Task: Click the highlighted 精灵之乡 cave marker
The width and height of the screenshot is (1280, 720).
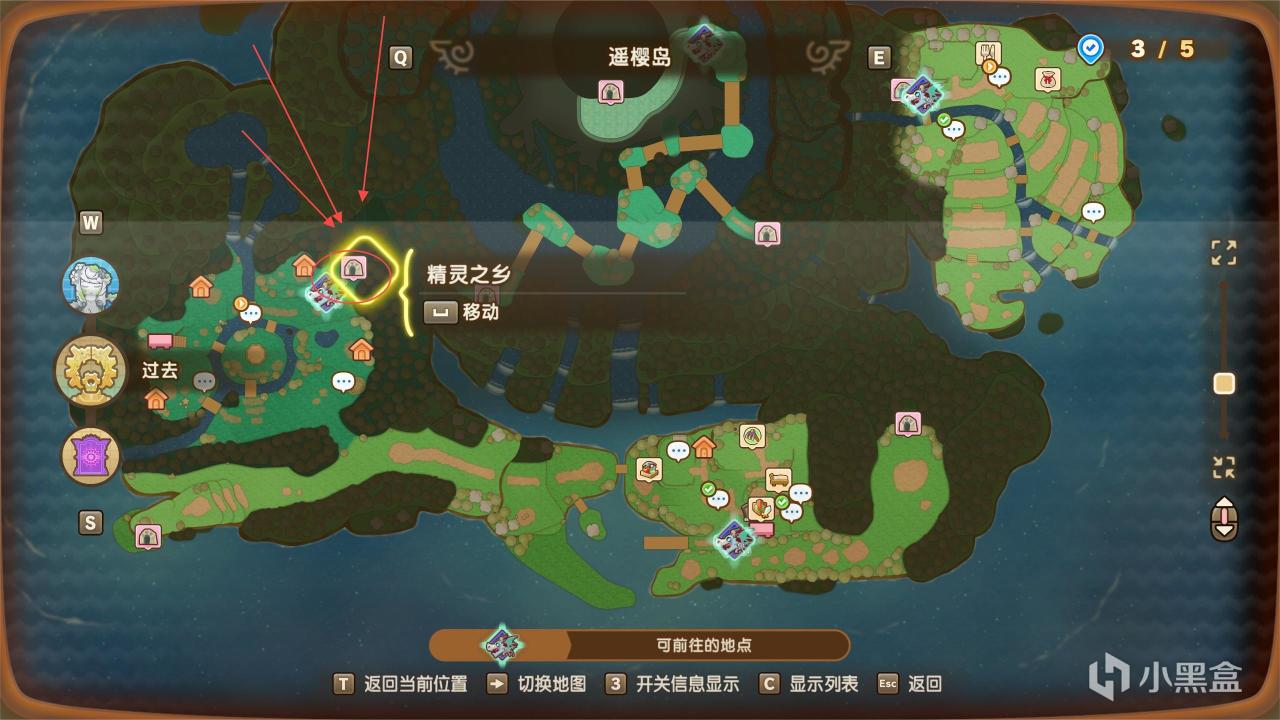Action: coord(354,267)
